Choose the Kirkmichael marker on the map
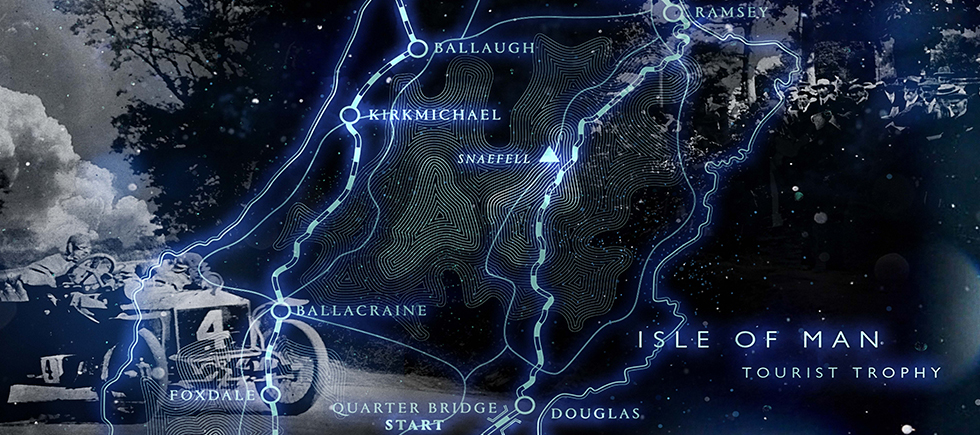 pos(350,116)
